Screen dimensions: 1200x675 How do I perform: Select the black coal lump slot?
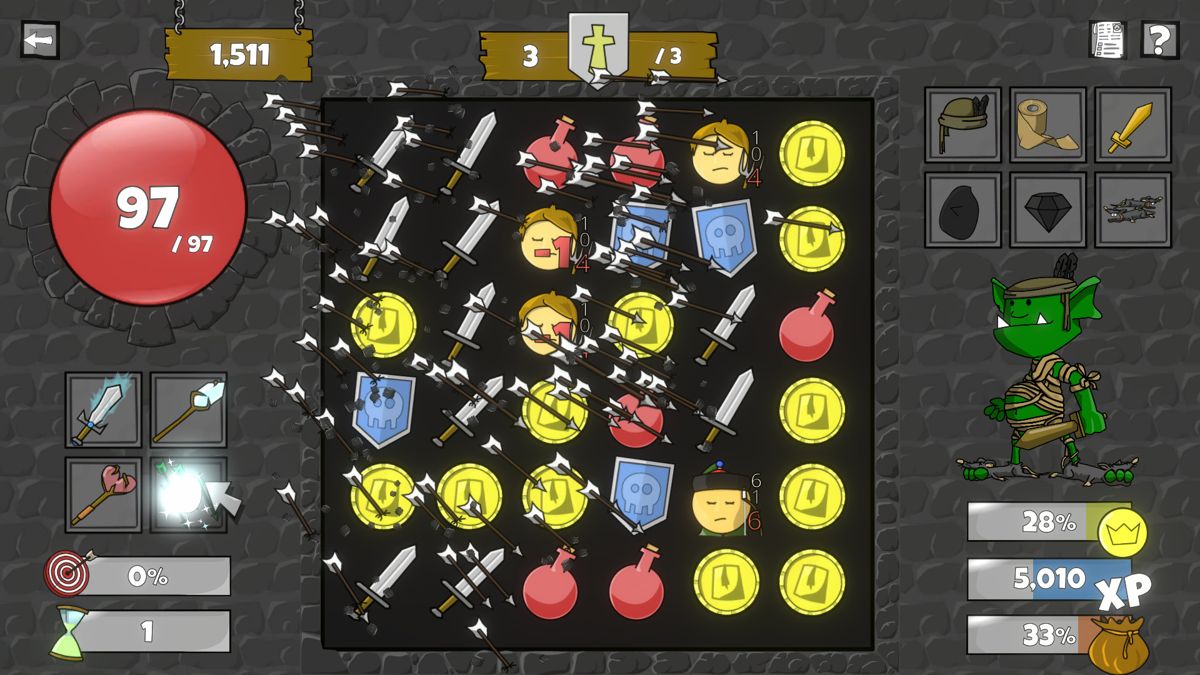pyautogui.click(x=962, y=210)
